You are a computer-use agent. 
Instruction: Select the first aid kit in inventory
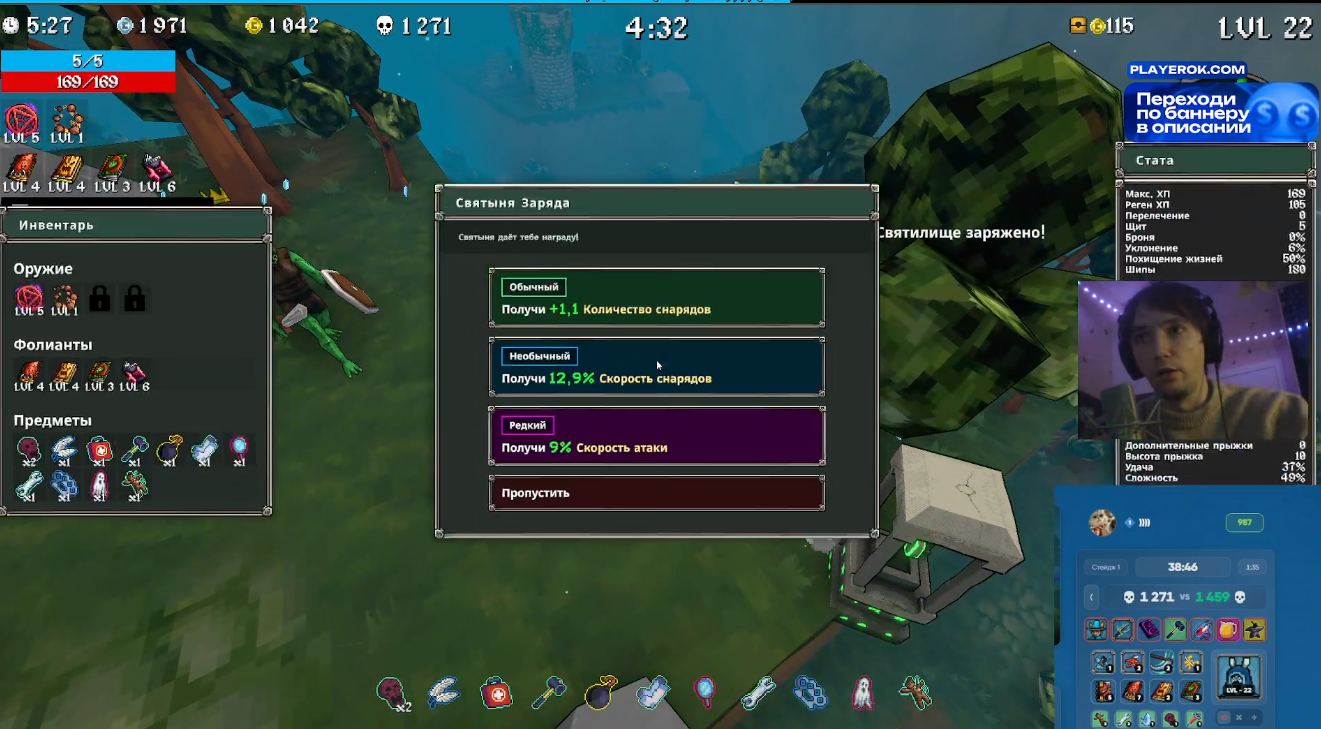(99, 450)
